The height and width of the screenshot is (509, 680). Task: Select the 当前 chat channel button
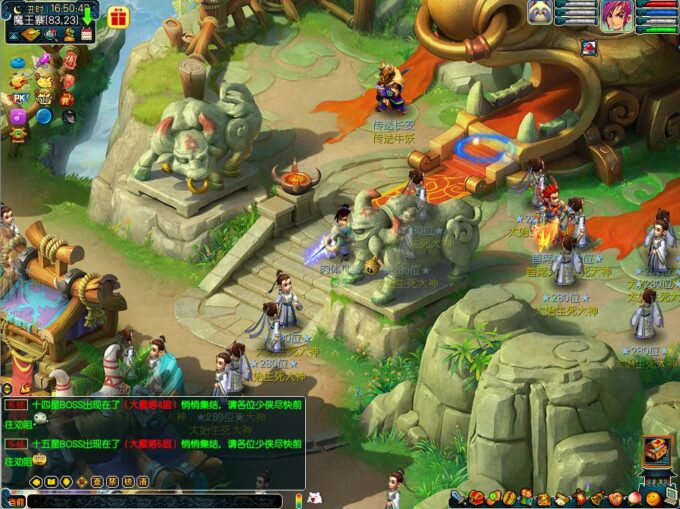pos(14,499)
